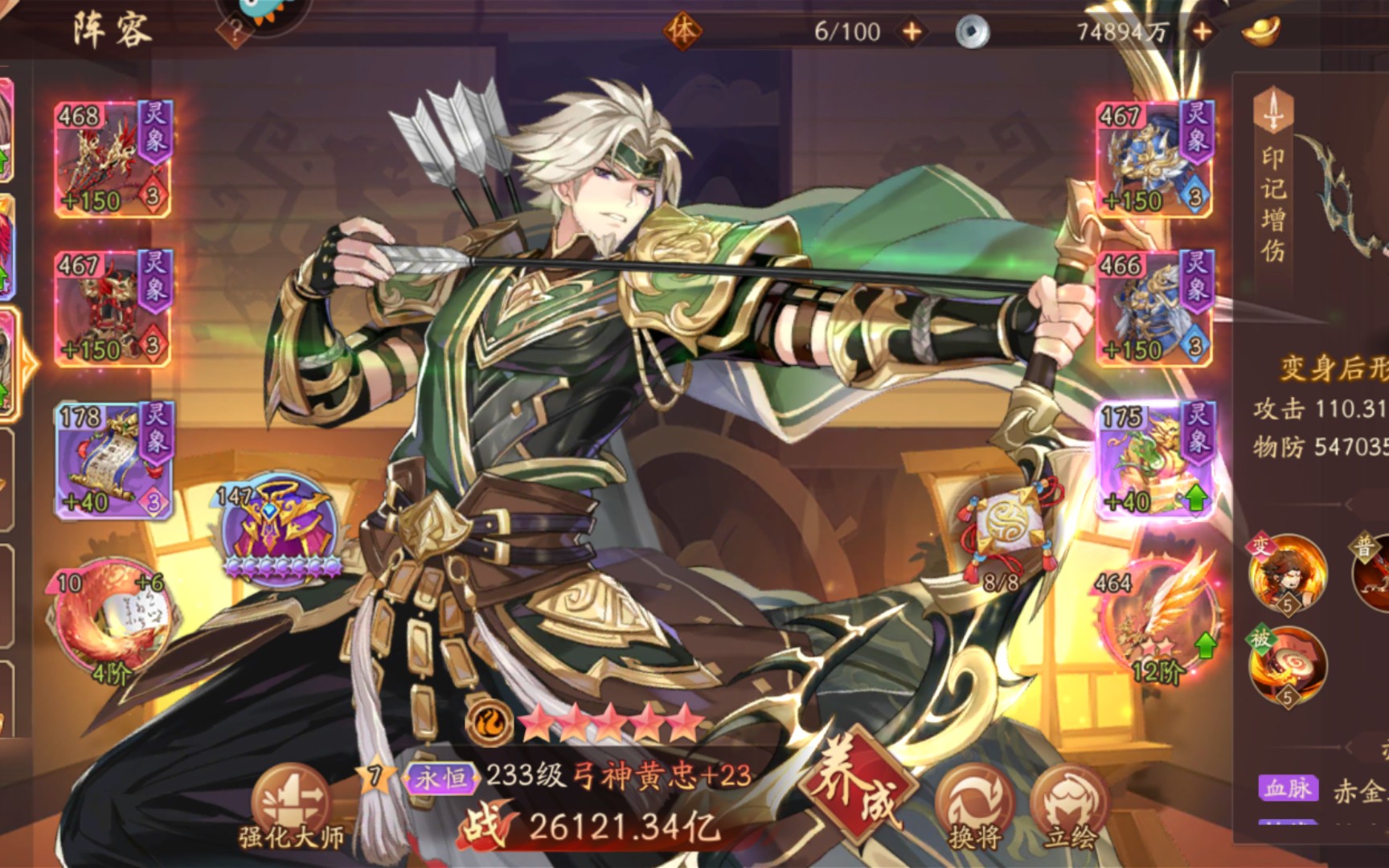Select the level 466 blue equipment slot
Image resolution: width=1389 pixels, height=868 pixels.
[x=1154, y=308]
